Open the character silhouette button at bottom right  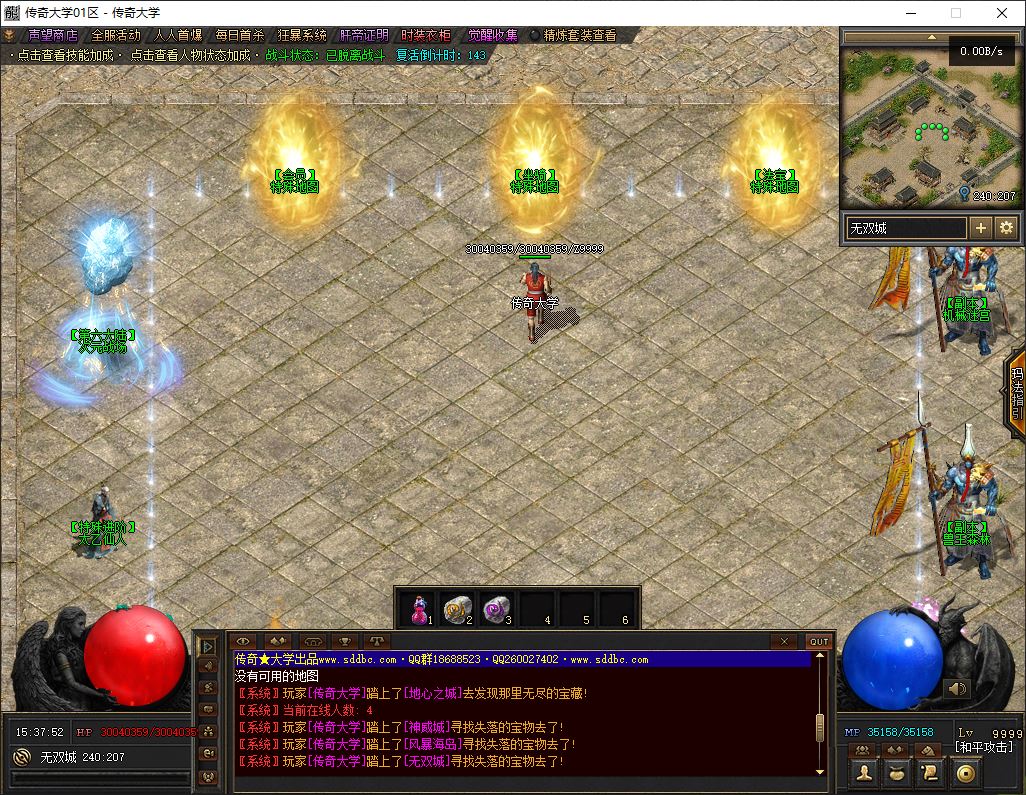point(865,773)
